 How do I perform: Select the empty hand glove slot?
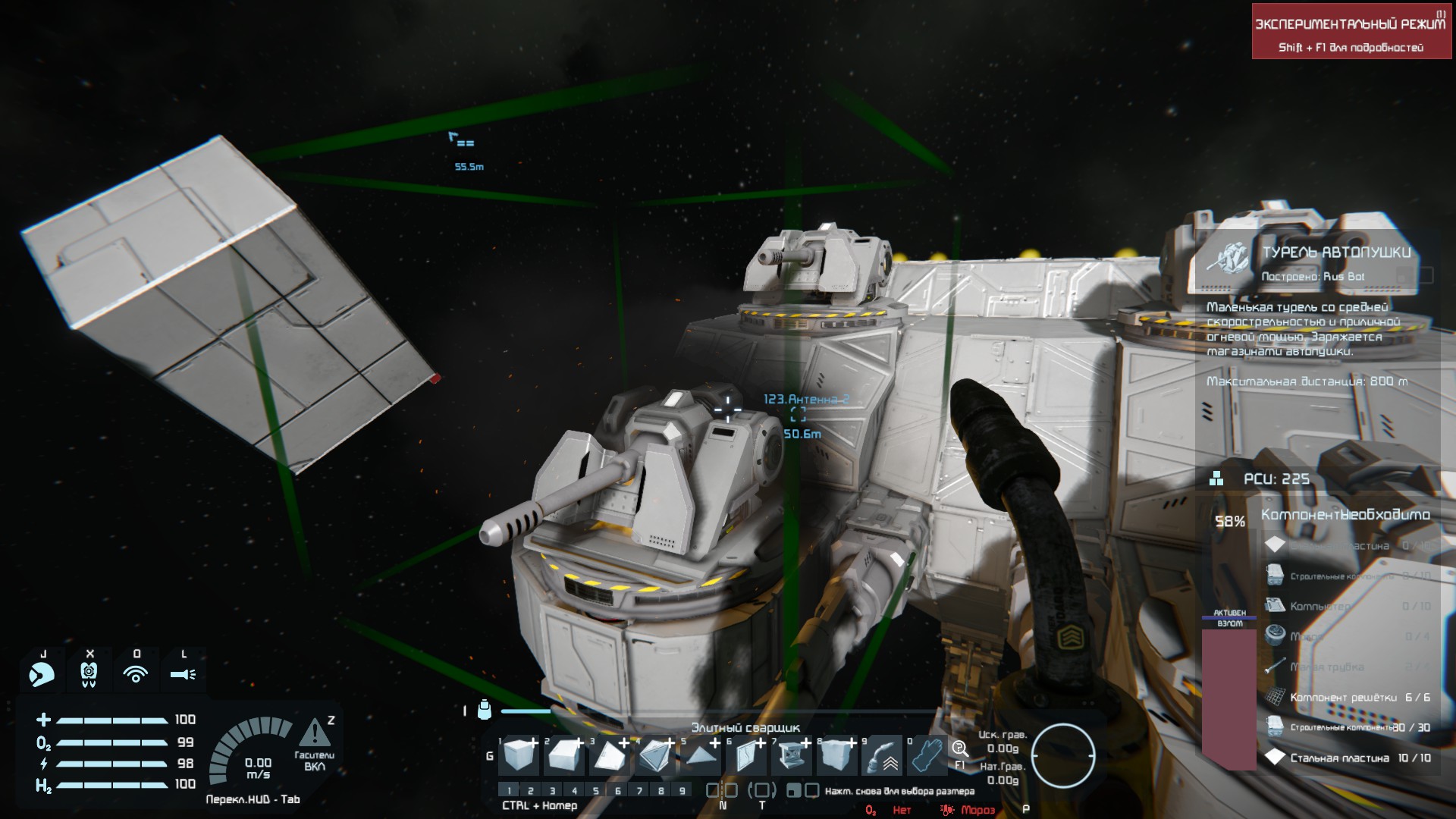point(927,755)
